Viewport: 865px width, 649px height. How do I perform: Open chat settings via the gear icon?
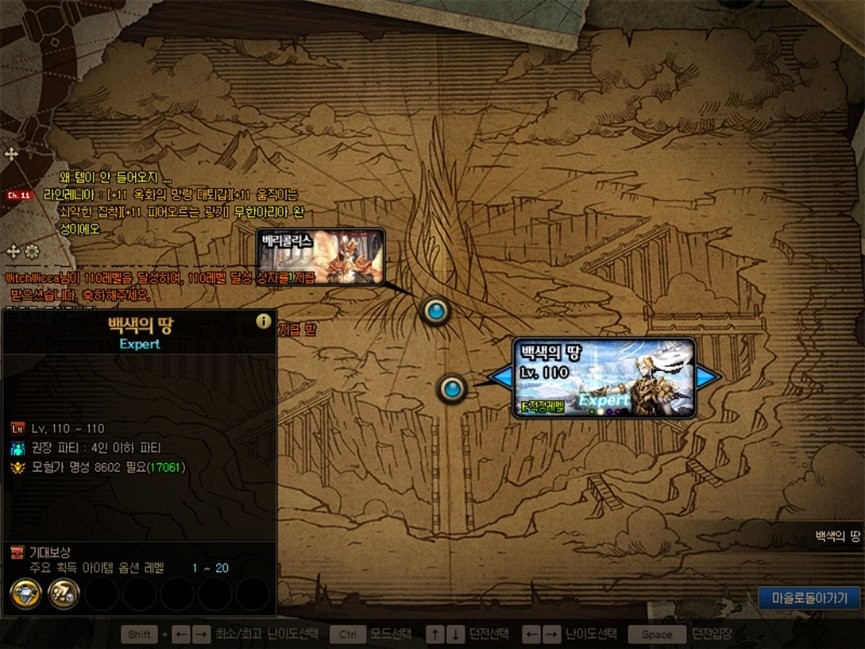32,251
